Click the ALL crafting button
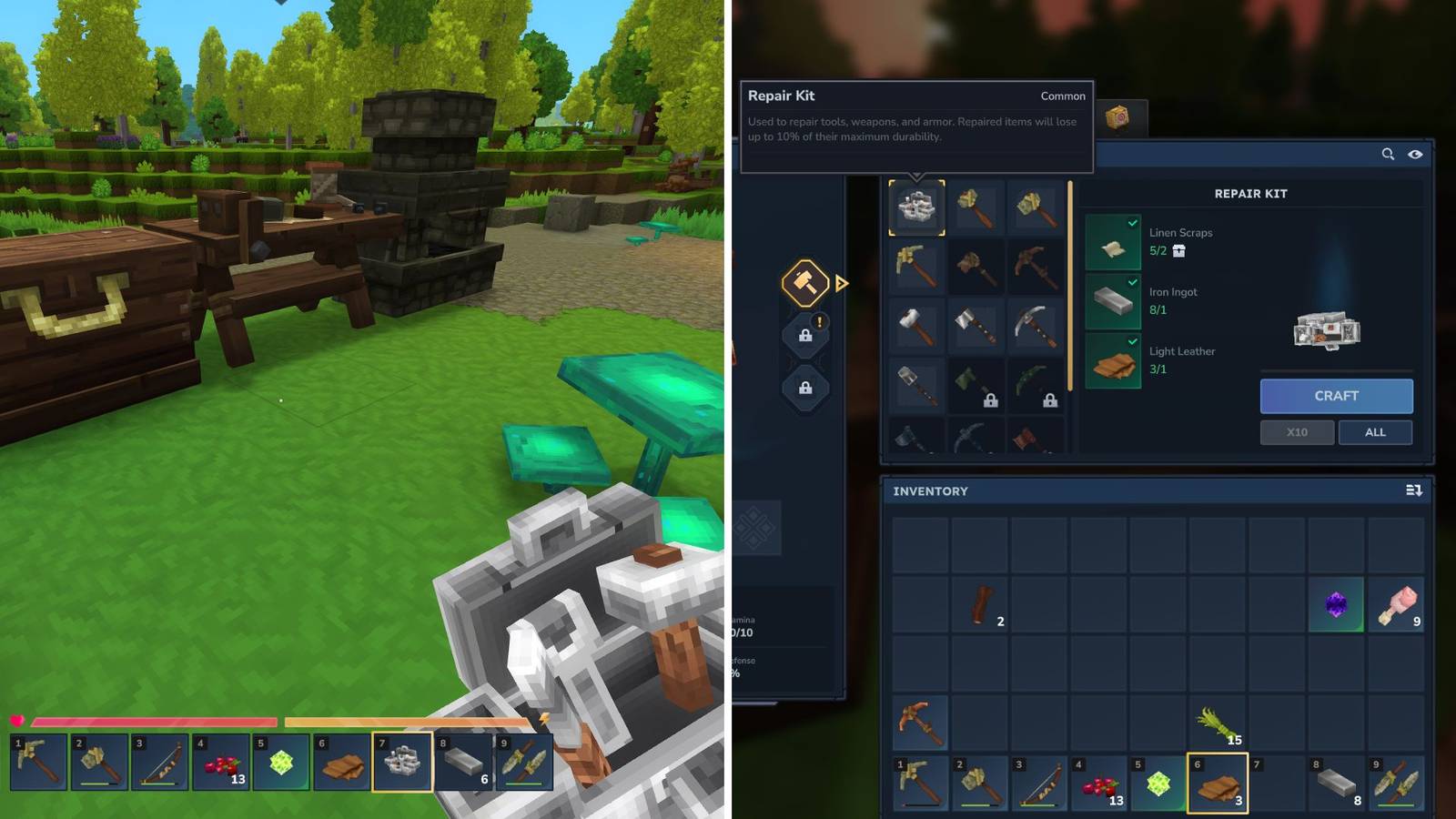 point(1375,432)
